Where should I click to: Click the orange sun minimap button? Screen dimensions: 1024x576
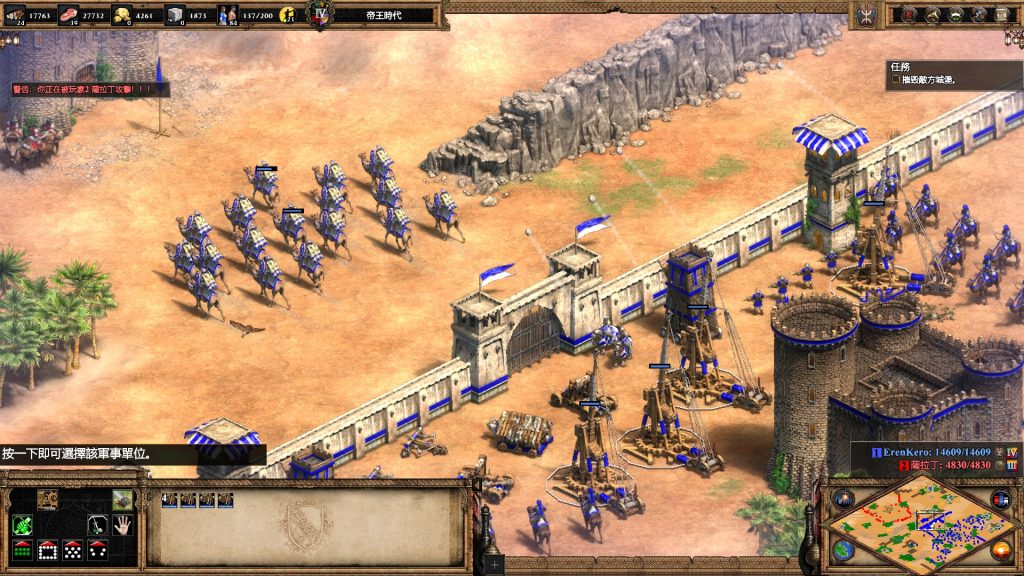coord(1000,549)
